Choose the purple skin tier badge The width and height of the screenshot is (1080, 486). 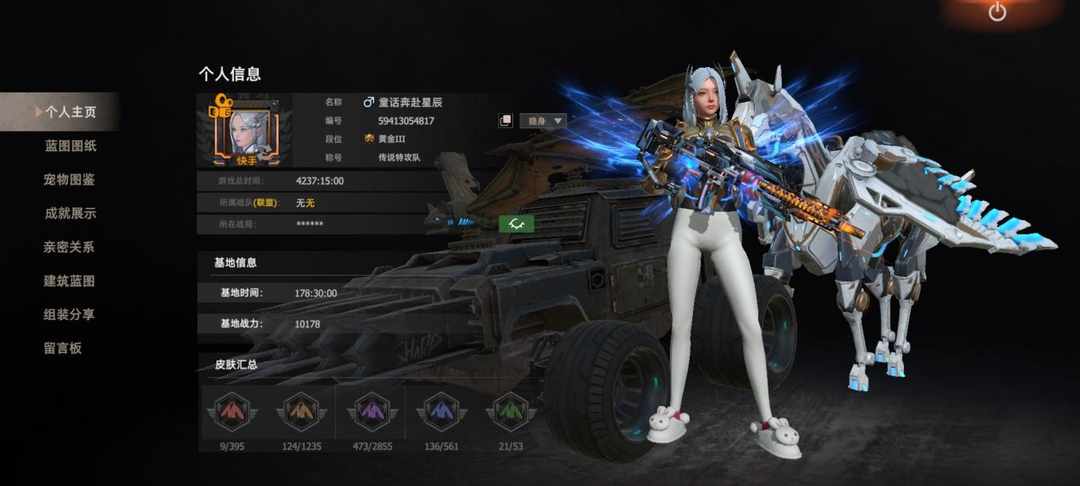coord(371,412)
